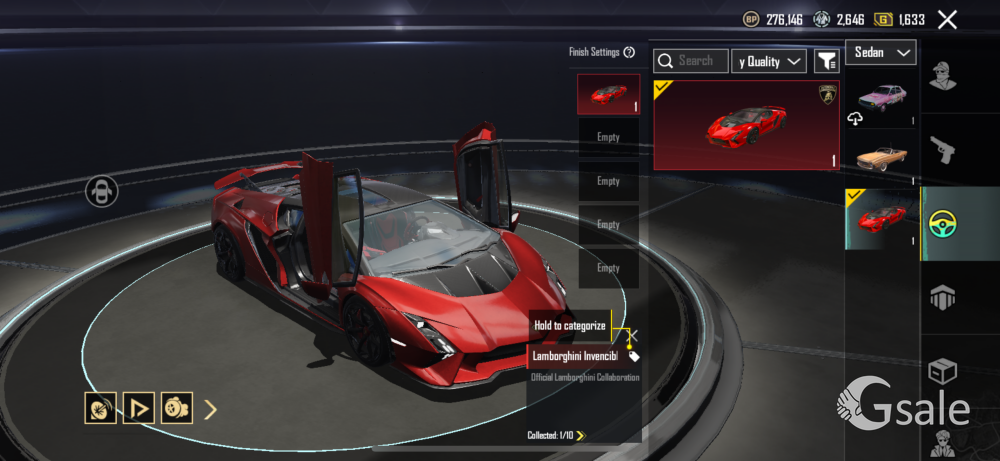This screenshot has width=1000, height=461.
Task: Expand the Sedan vehicle type dropdown
Action: coord(881,52)
